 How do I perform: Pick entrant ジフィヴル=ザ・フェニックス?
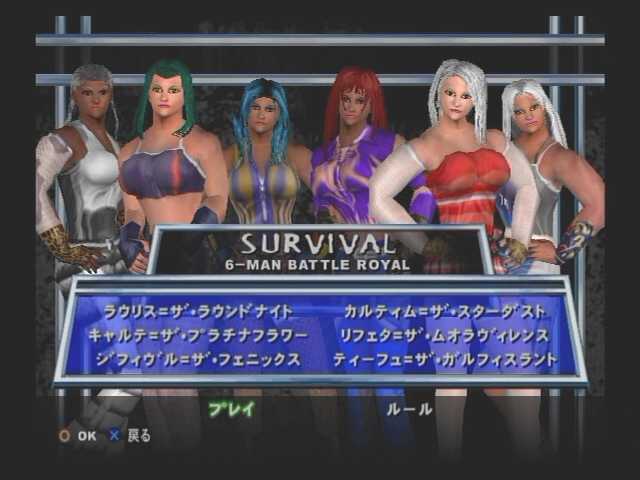coord(195,359)
